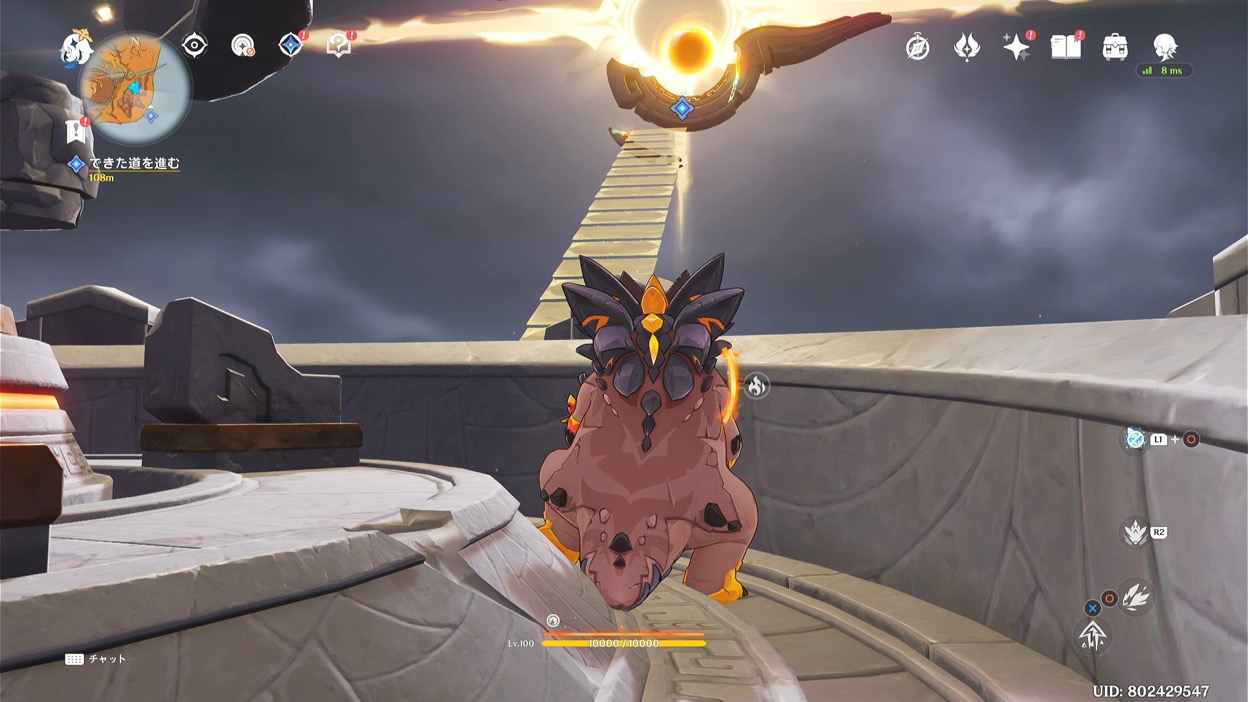Open the blue diamond quest icon
The width and height of the screenshot is (1248, 702).
[x=291, y=45]
